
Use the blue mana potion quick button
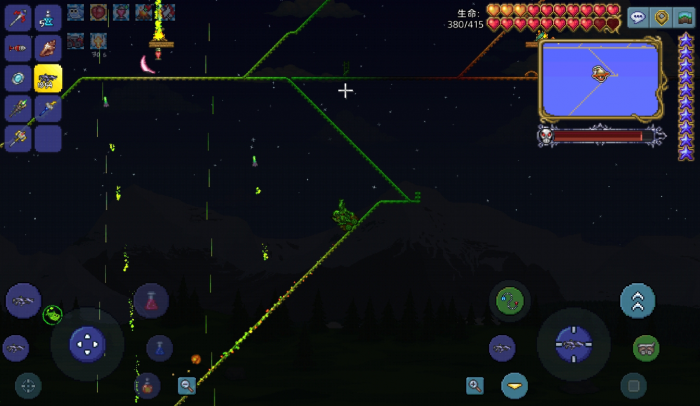pos(159,347)
